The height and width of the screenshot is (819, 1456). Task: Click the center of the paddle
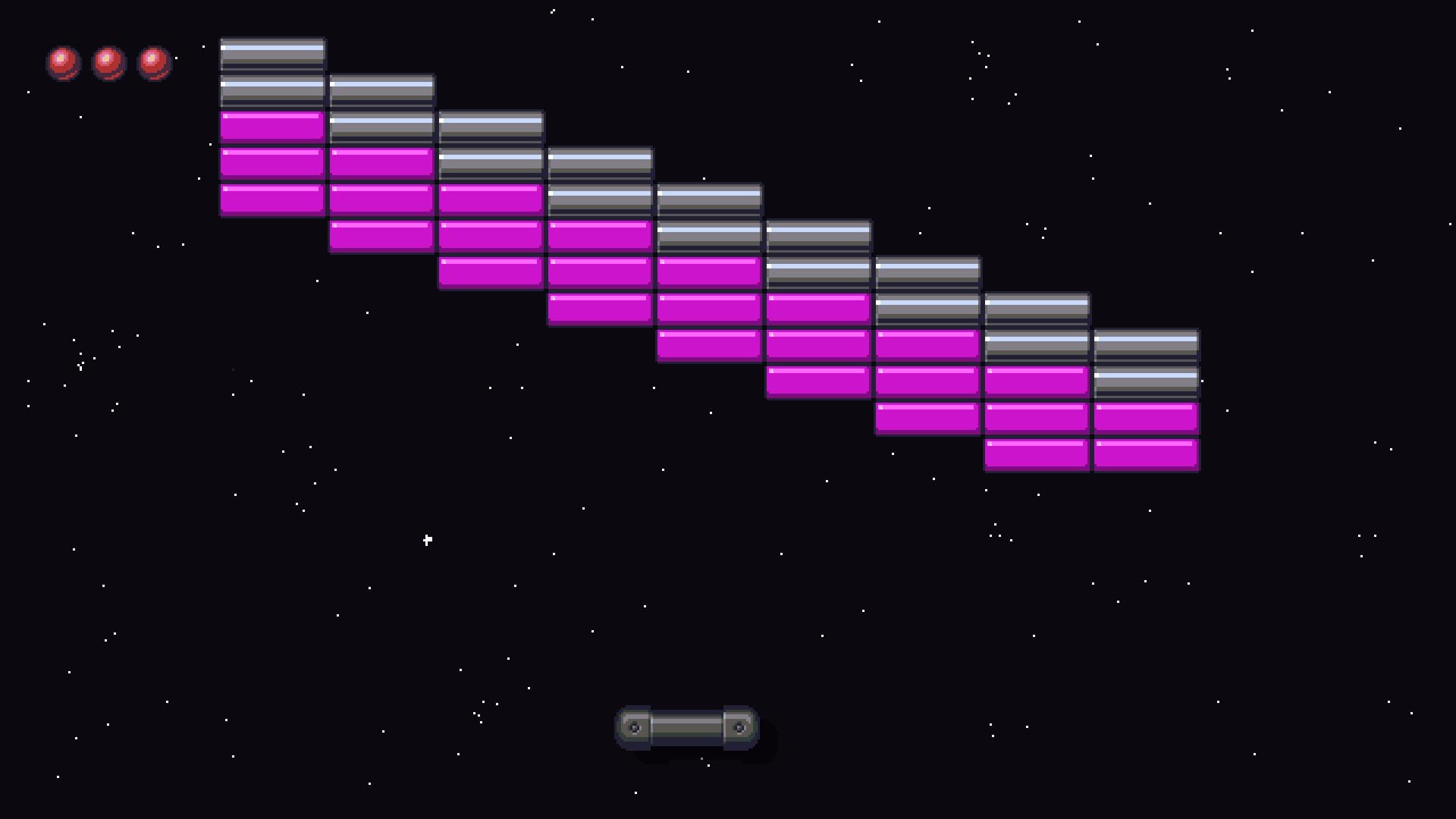point(686,726)
